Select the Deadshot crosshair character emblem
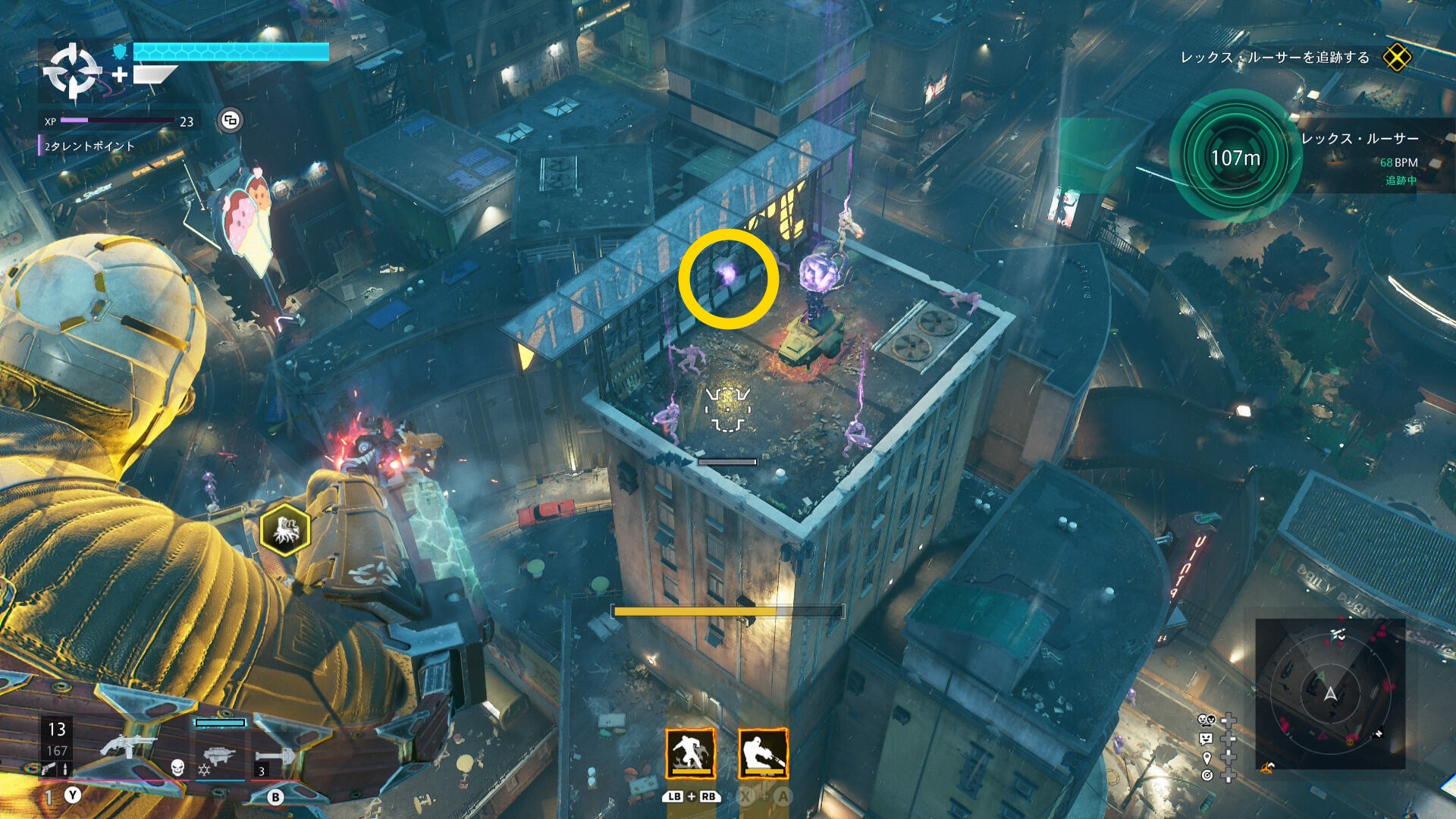 point(72,72)
